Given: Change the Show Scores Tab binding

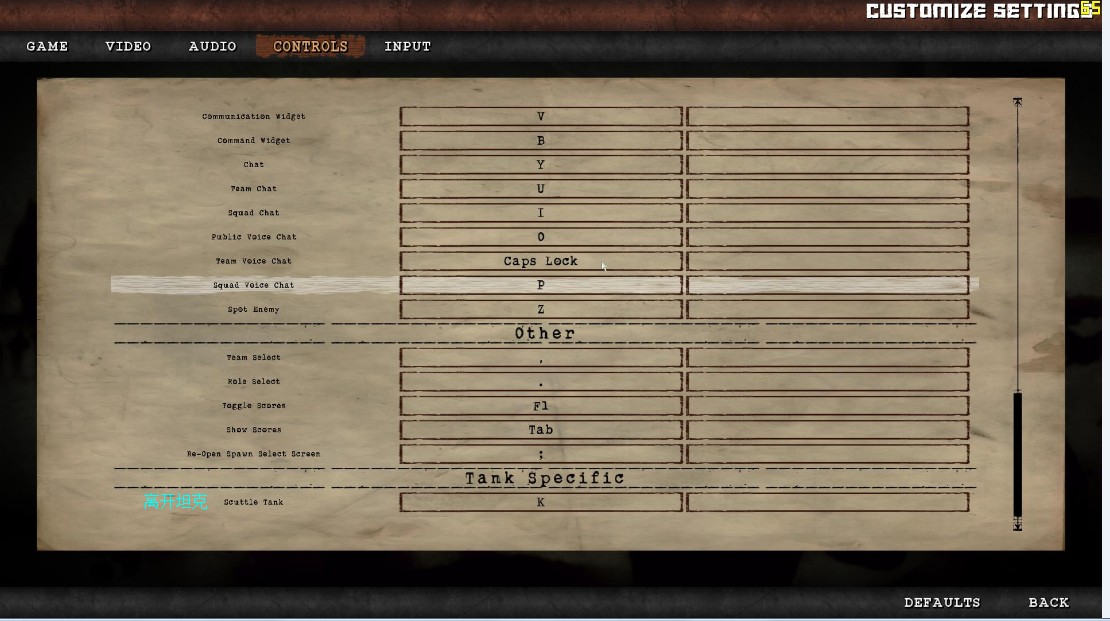Looking at the screenshot, I should pyautogui.click(x=541, y=430).
